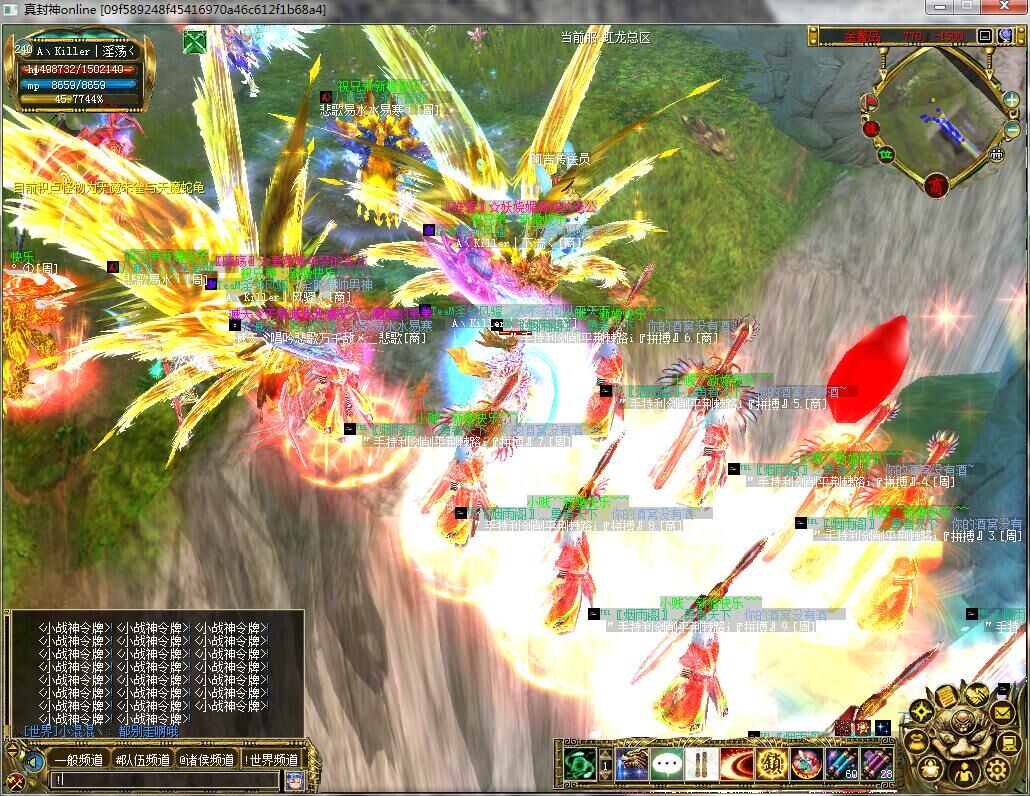Image resolution: width=1030 pixels, height=796 pixels.
Task: Open the mail envelope icon
Action: [x=1003, y=712]
